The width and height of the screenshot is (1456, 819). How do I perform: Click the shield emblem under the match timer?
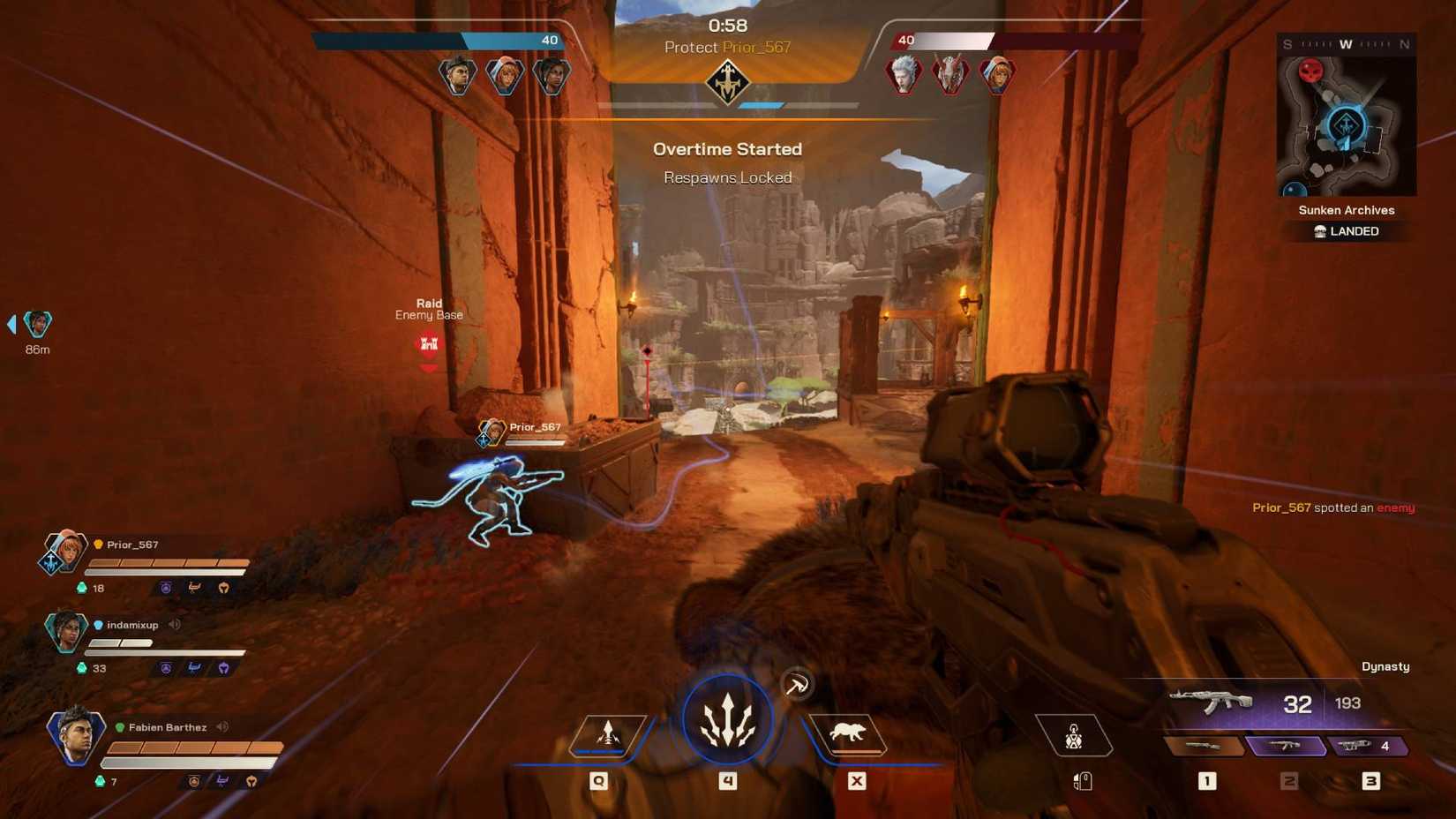point(727,83)
